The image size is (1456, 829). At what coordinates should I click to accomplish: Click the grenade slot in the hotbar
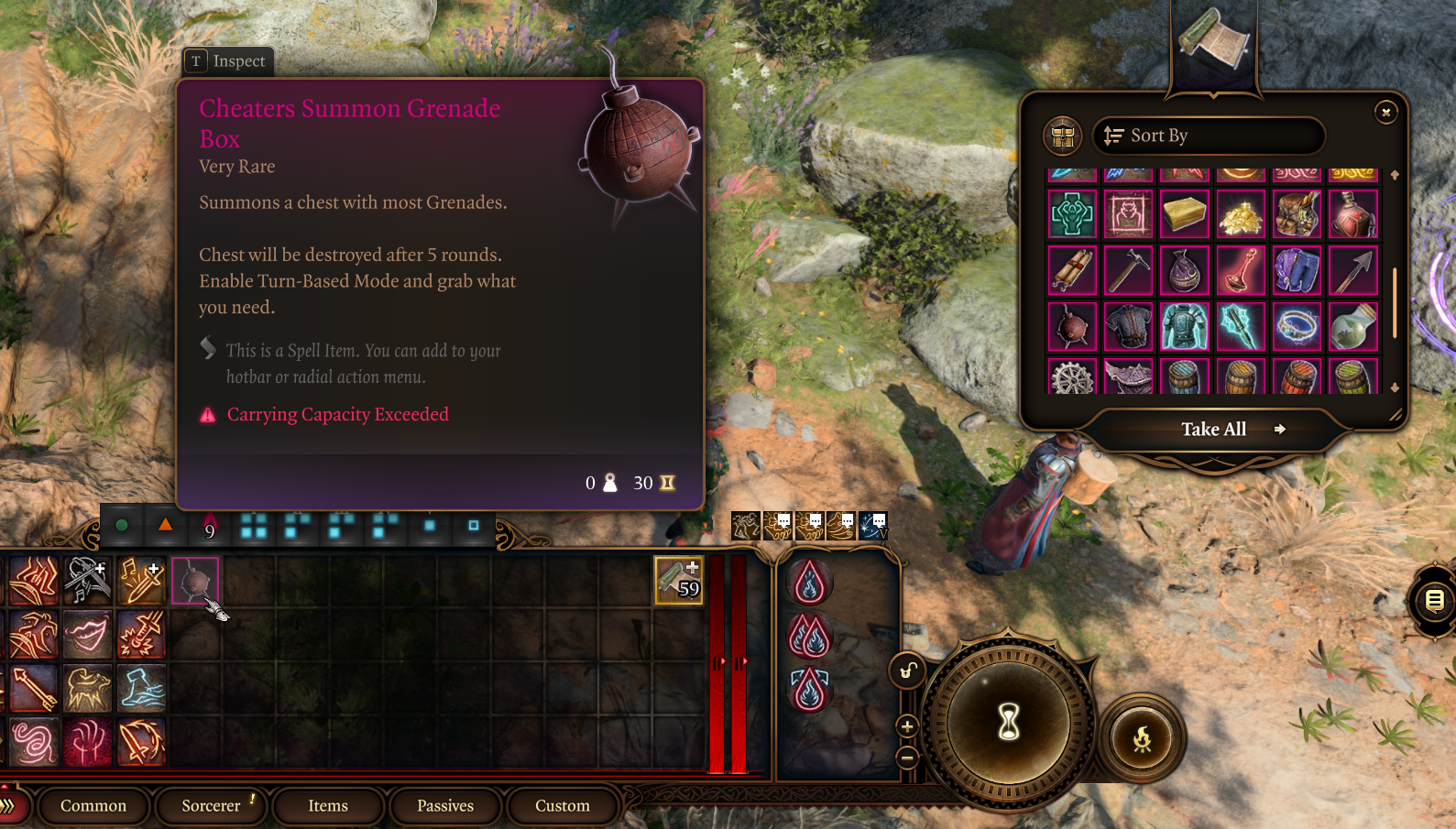(x=194, y=581)
